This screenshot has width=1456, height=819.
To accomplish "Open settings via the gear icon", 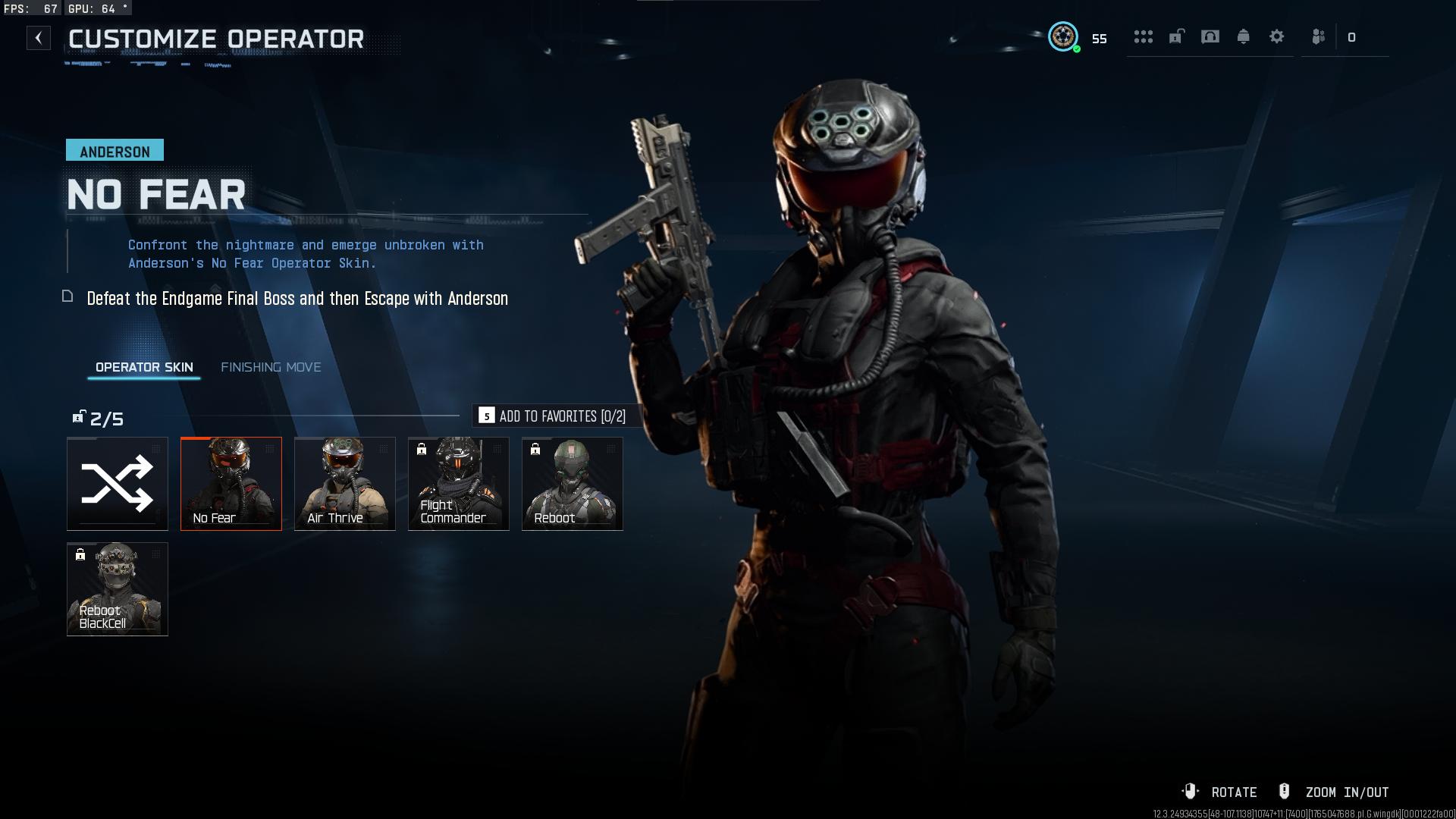I will tap(1276, 37).
